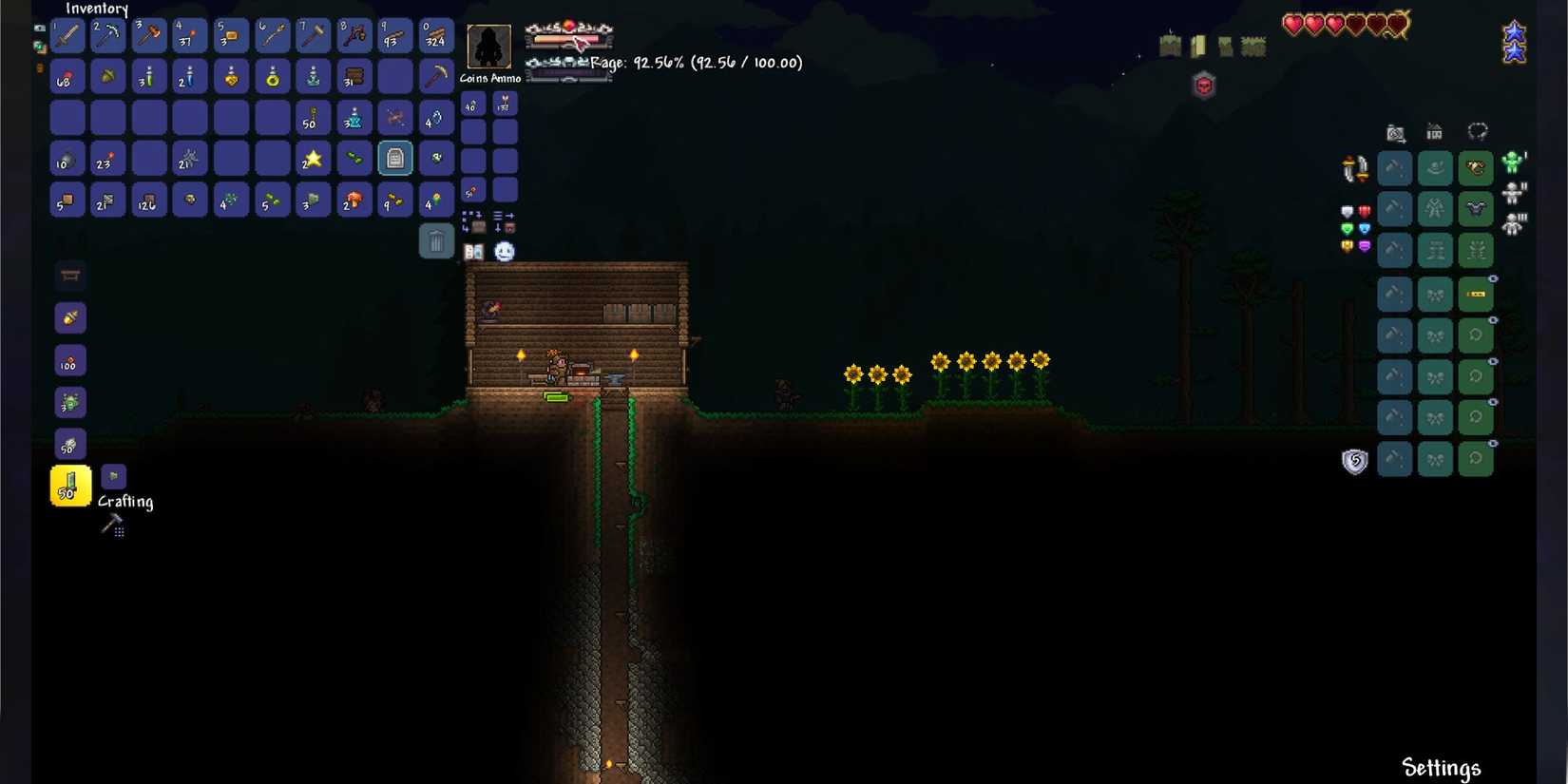The height and width of the screenshot is (784, 1568).
Task: Select the pickaxe in hotbar slot 2
Action: [108, 35]
